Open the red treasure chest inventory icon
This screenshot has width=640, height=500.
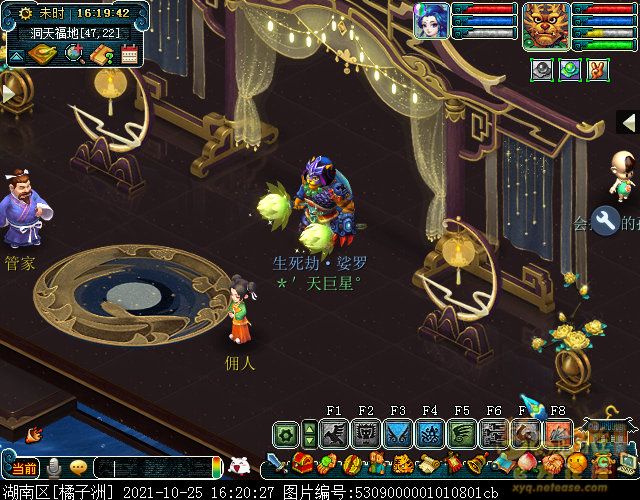click(304, 463)
